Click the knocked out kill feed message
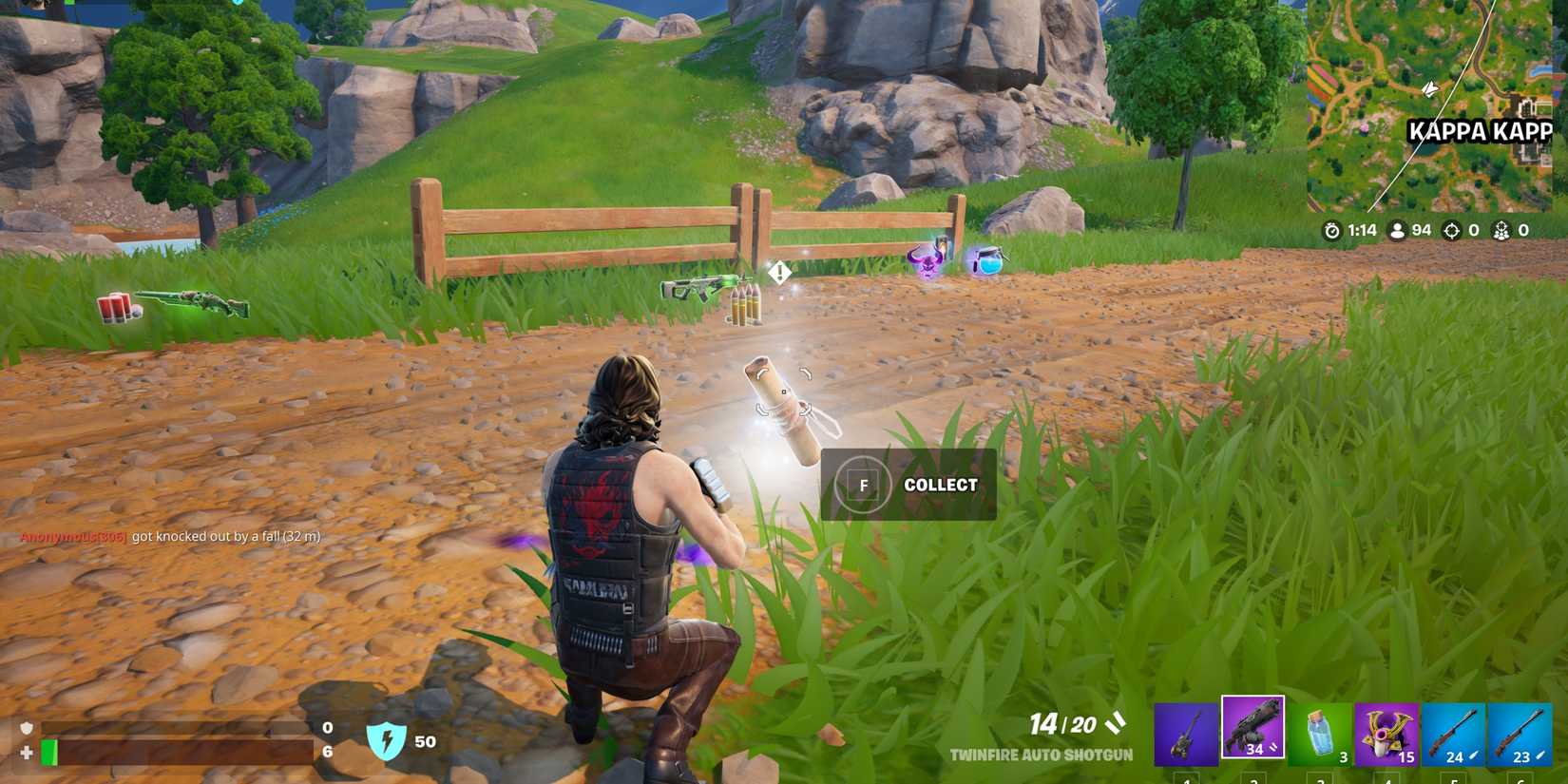The image size is (1568, 784). tap(171, 536)
